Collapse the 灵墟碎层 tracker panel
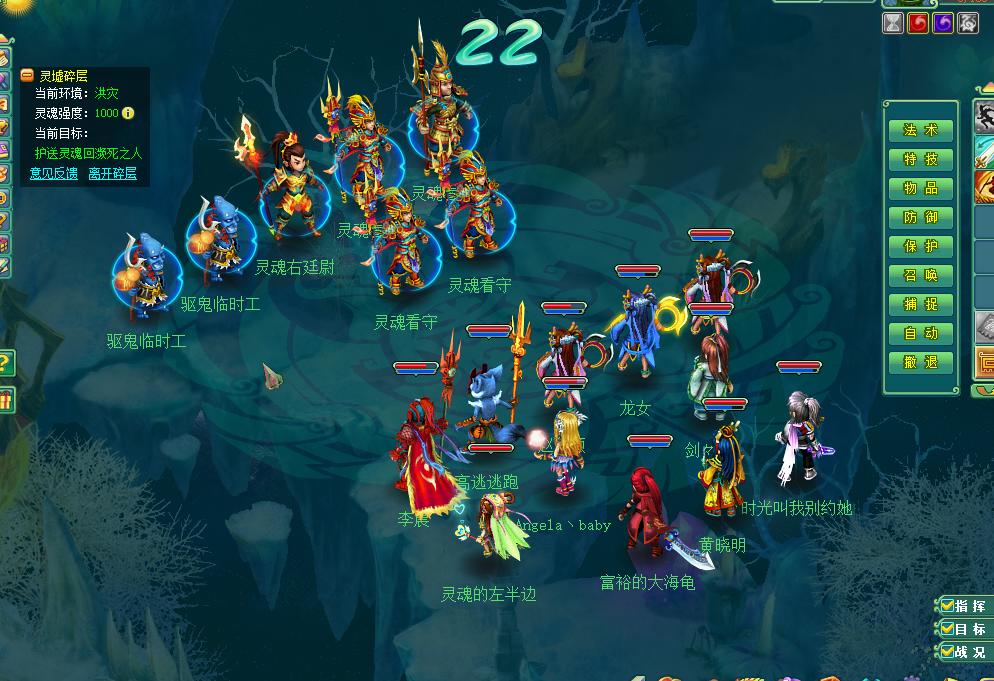This screenshot has height=681, width=994. tap(28, 76)
